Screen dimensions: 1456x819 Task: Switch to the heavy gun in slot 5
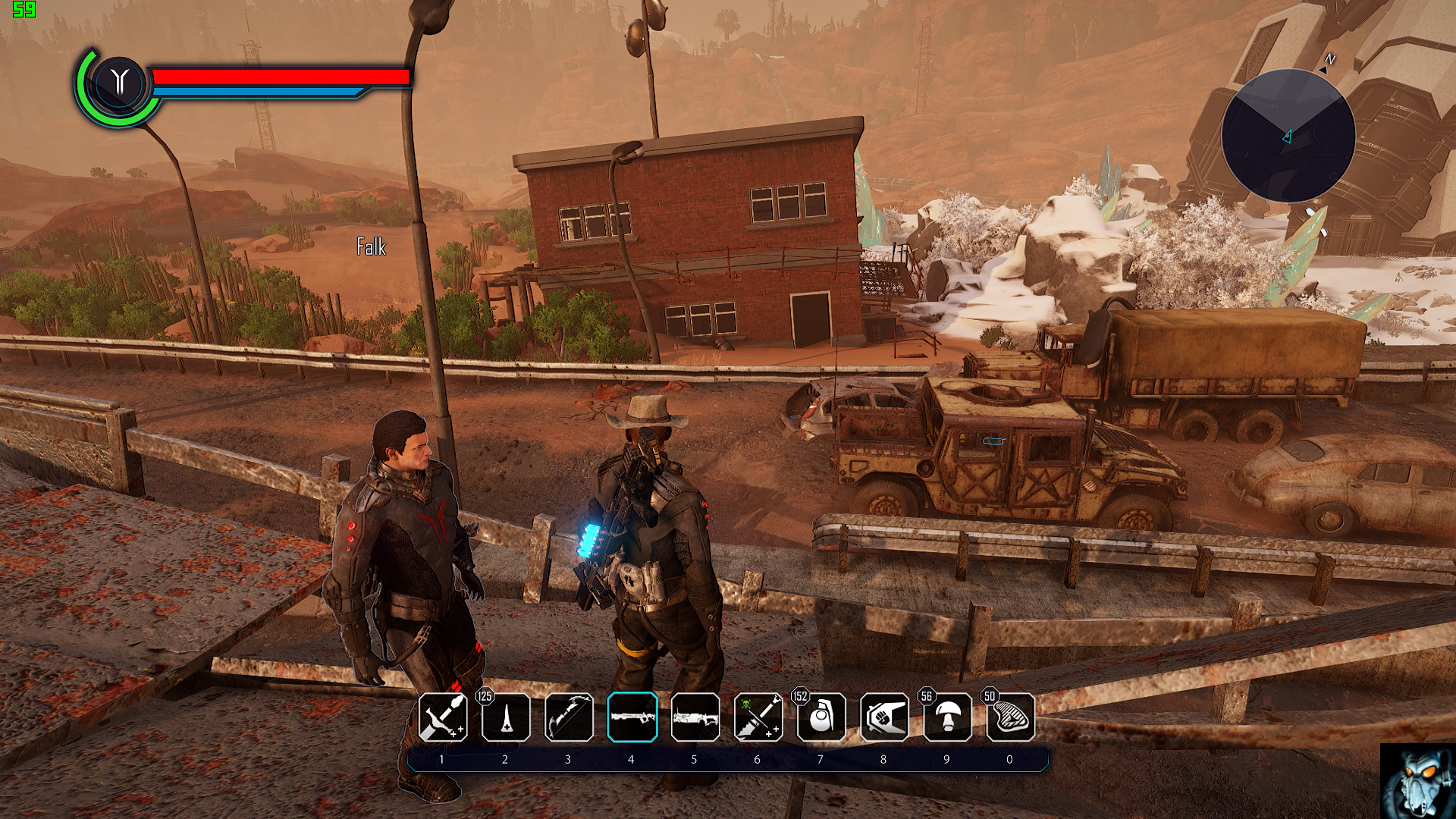[695, 717]
